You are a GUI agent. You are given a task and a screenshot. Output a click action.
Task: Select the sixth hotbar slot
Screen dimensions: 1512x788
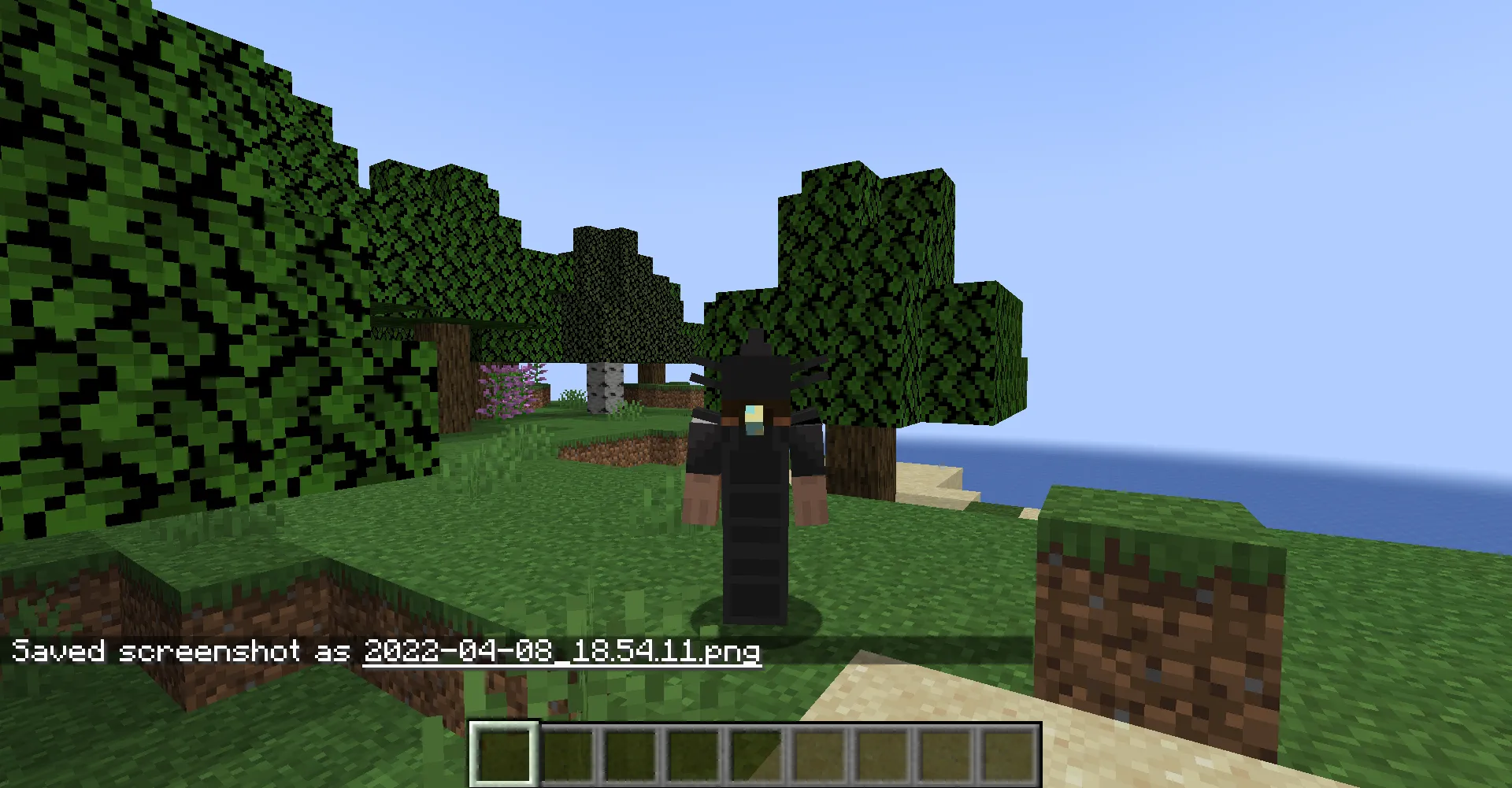coord(820,753)
